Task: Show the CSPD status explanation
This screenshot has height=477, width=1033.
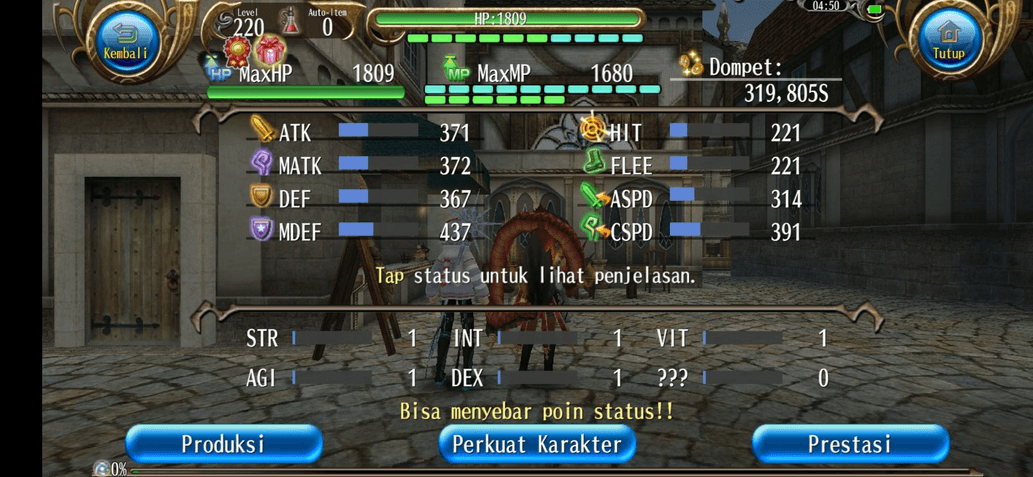Action: pos(691,232)
